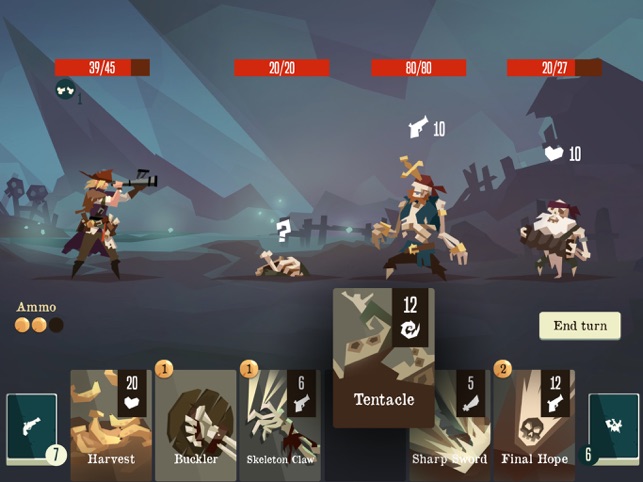Image resolution: width=643 pixels, height=482 pixels.
Task: Open the draw pile with pistol icon
Action: (x=32, y=428)
